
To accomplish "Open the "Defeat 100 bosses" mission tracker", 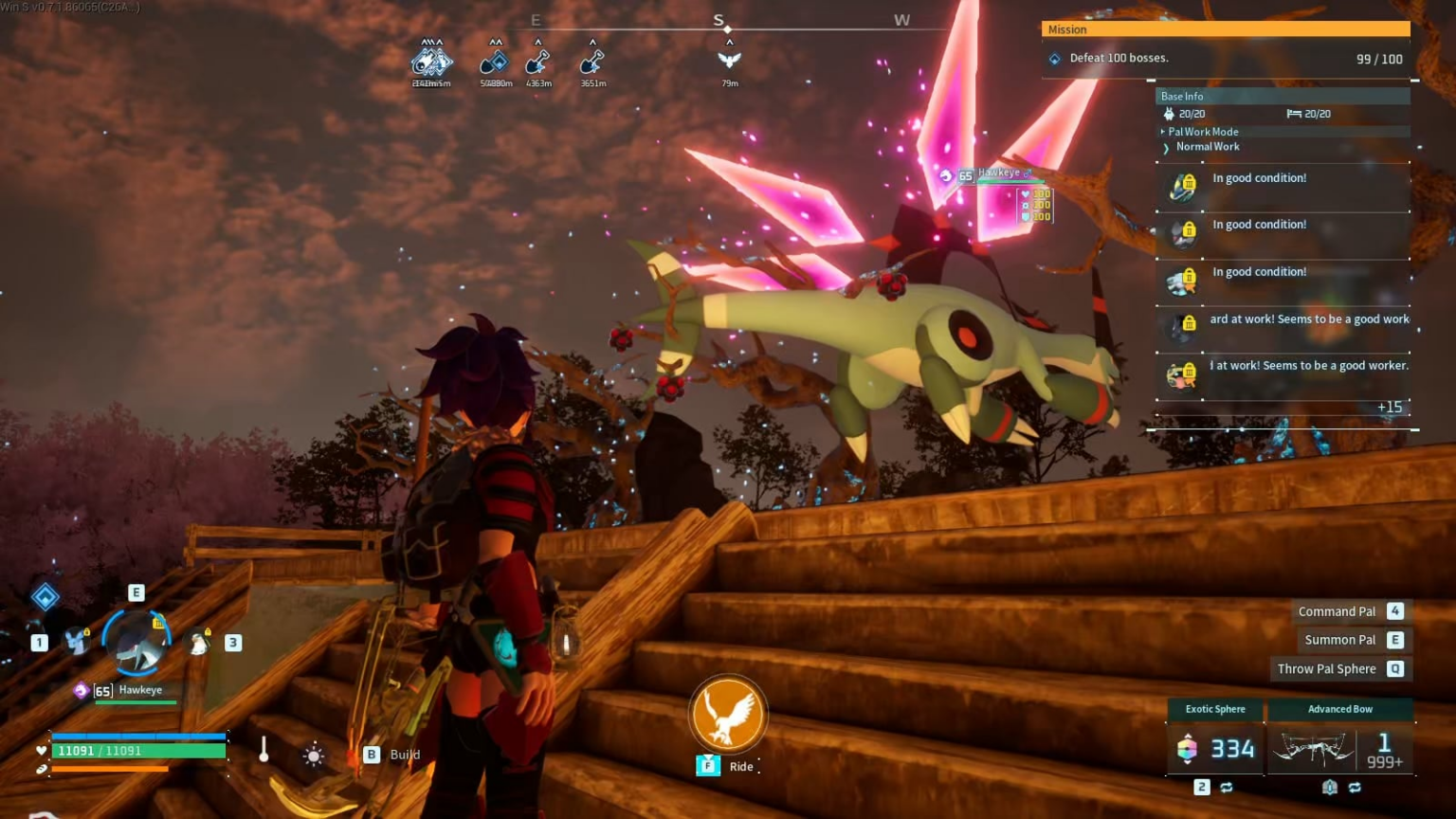I will coord(1119,59).
